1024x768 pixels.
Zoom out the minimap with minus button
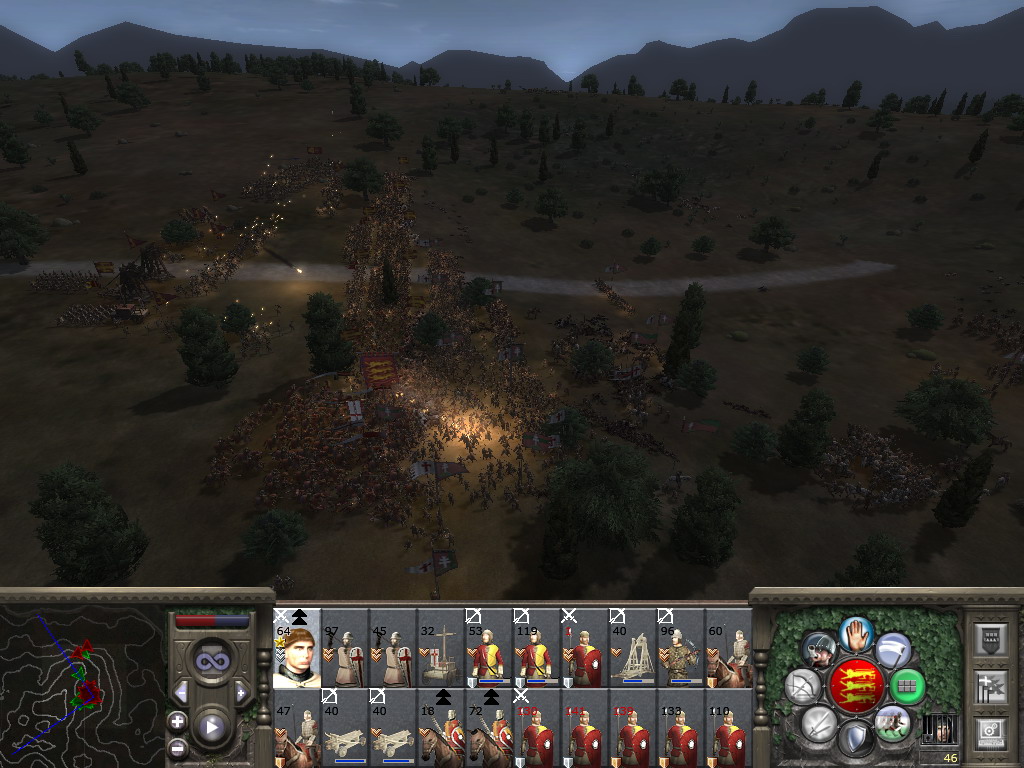pos(177,747)
